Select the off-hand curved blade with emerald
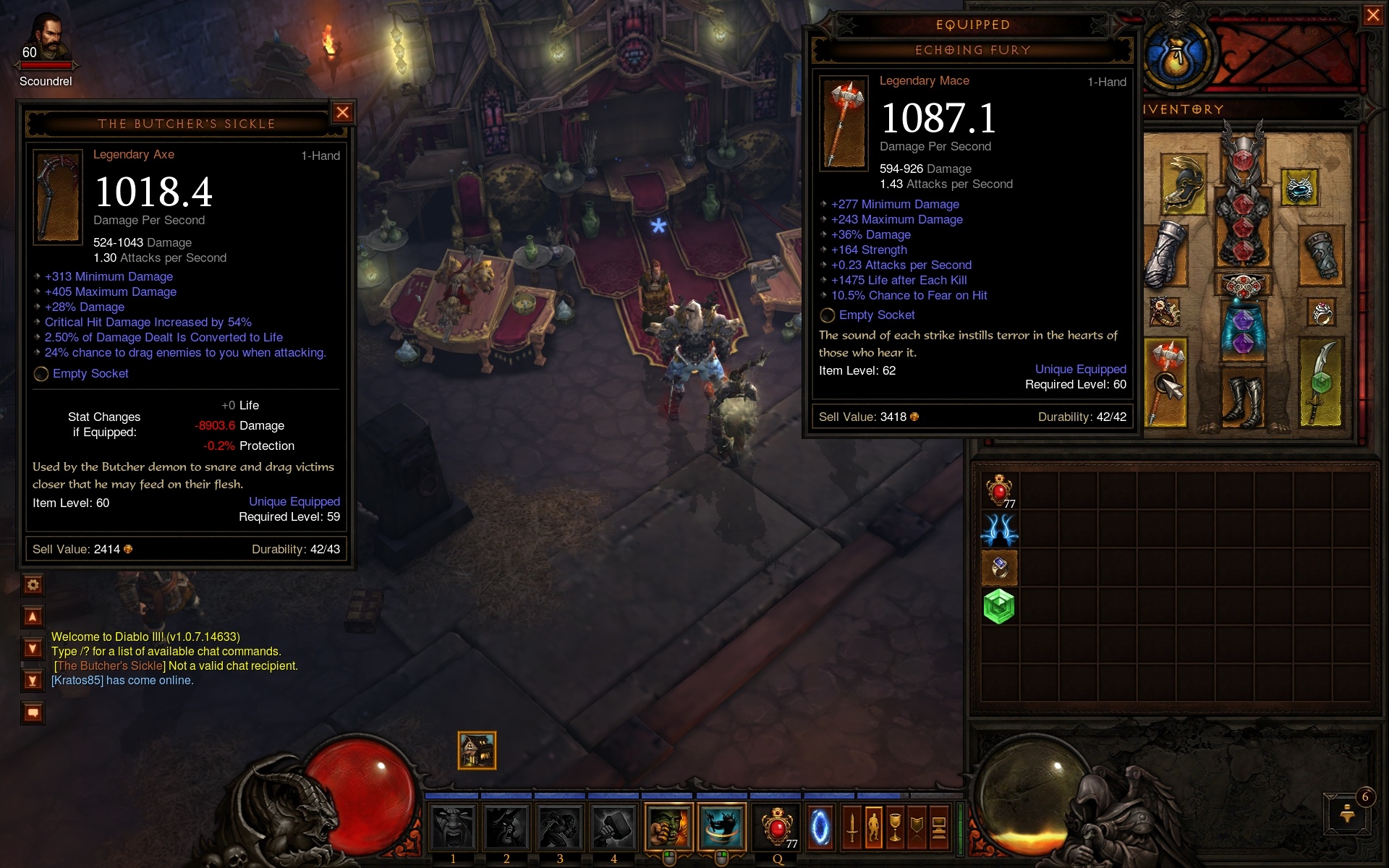The height and width of the screenshot is (868, 1389). 1321,382
